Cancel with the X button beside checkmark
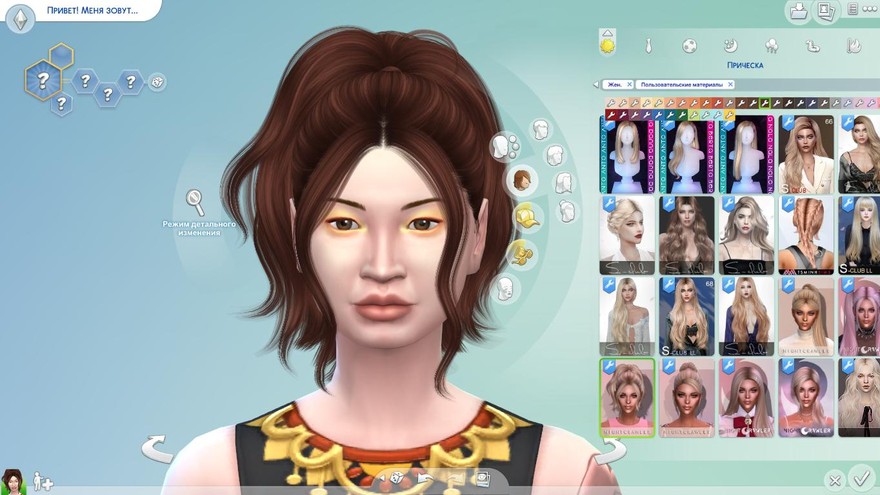The image size is (880, 495). coord(834,480)
